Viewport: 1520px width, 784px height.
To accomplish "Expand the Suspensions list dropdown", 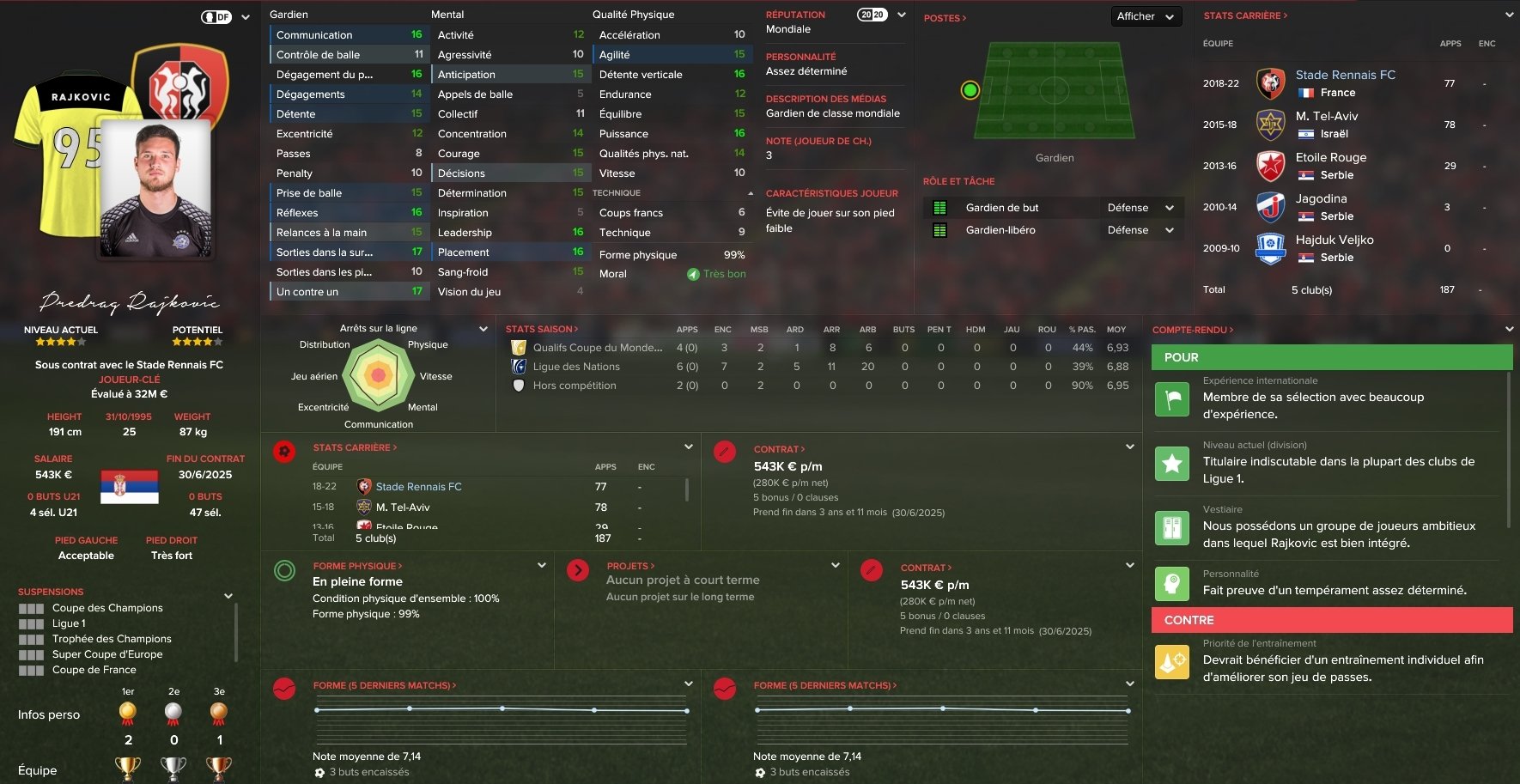I will pyautogui.click(x=228, y=596).
